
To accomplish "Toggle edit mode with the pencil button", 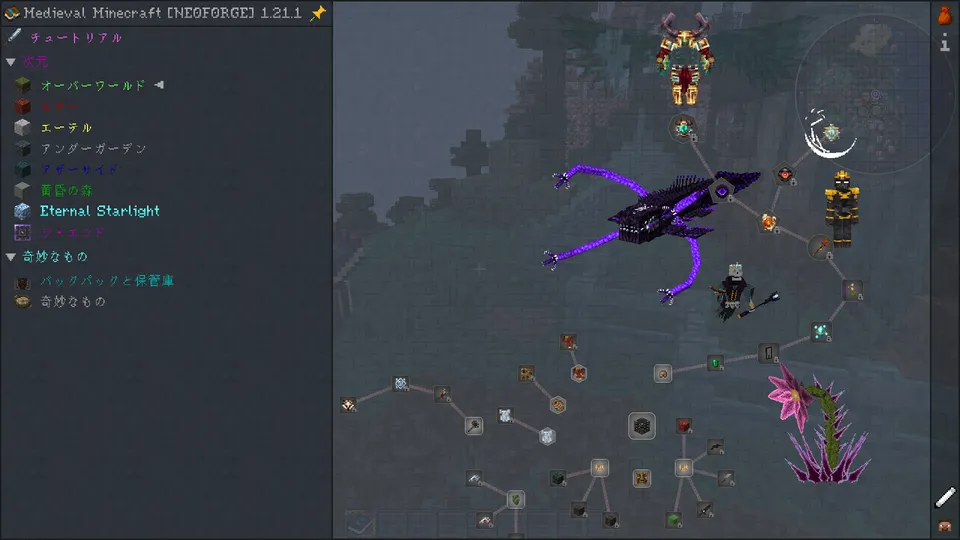I will tap(945, 497).
